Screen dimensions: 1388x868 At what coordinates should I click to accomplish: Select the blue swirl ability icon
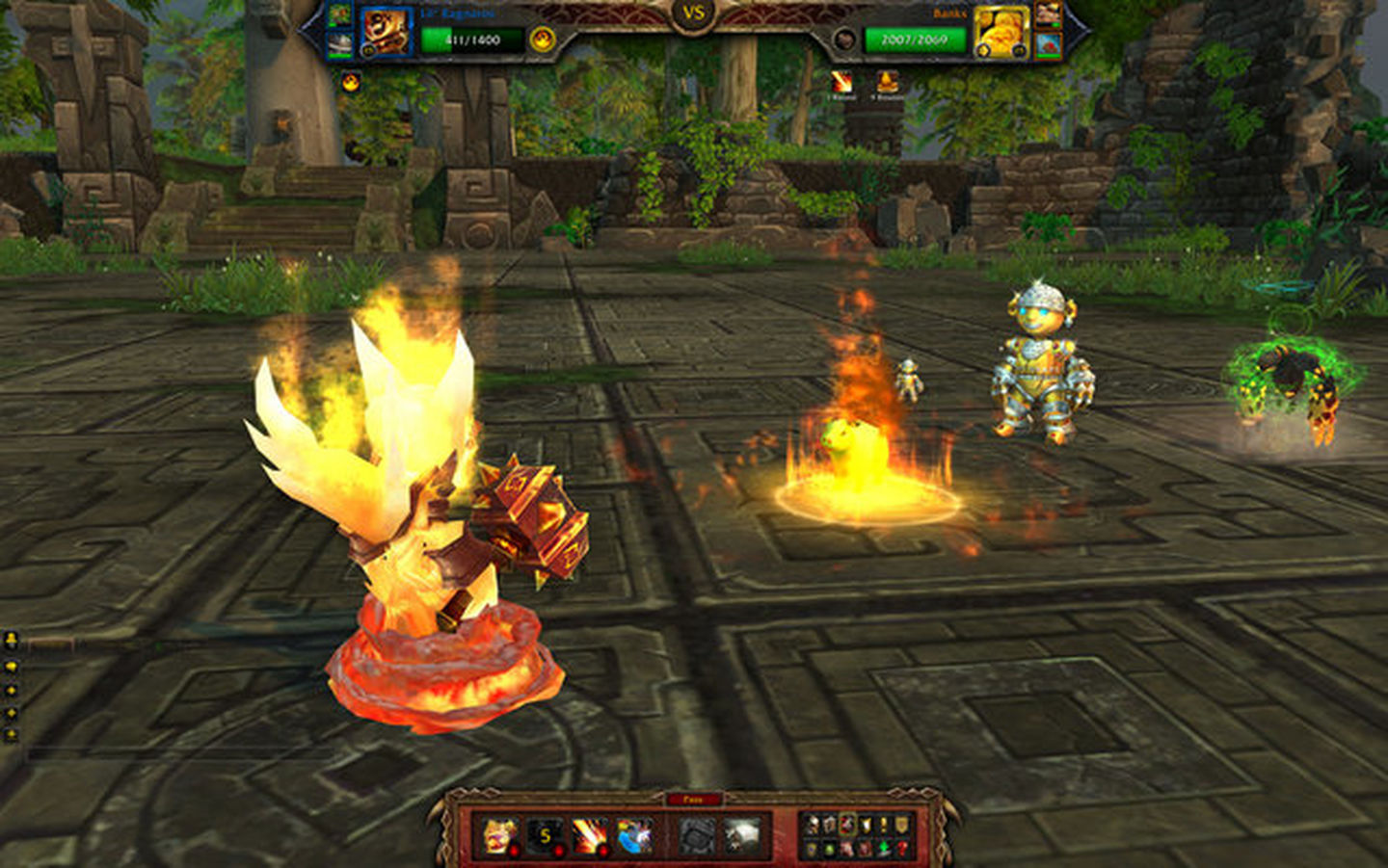pos(635,835)
